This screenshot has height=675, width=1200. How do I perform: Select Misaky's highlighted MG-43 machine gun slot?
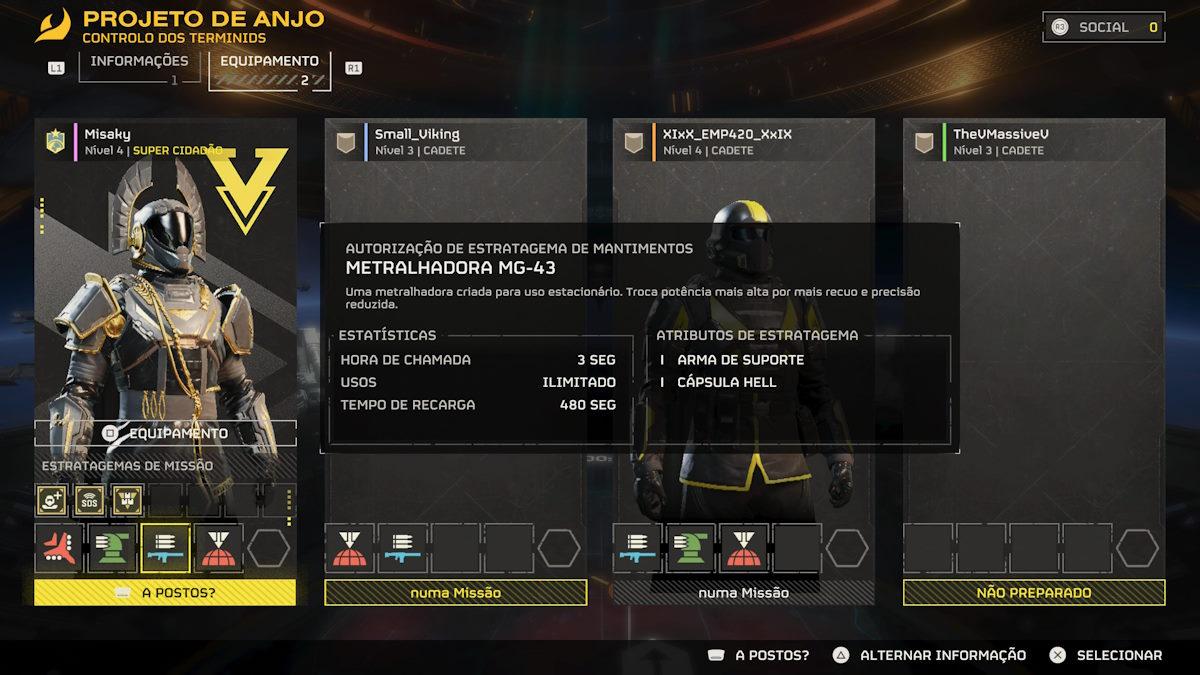[166, 548]
